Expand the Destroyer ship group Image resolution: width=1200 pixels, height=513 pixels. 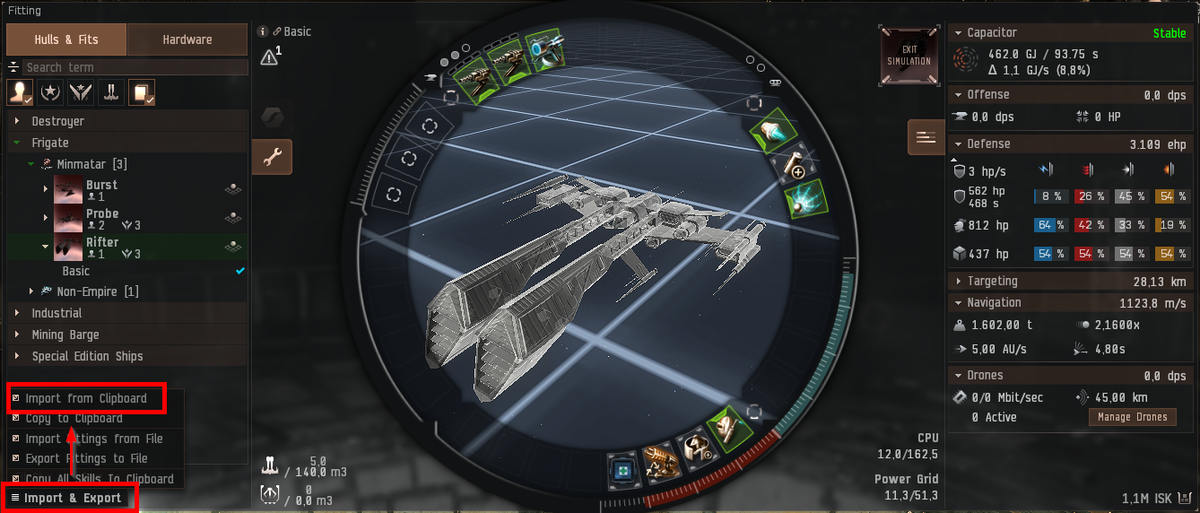tap(58, 121)
